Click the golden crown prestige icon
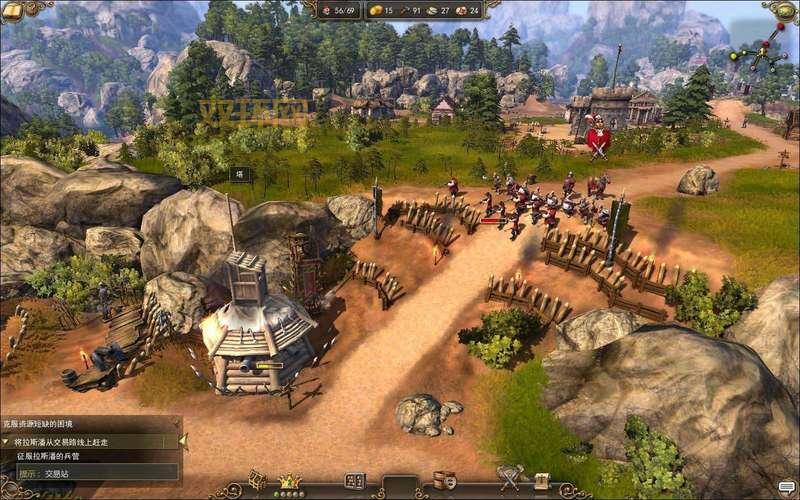 (291, 482)
